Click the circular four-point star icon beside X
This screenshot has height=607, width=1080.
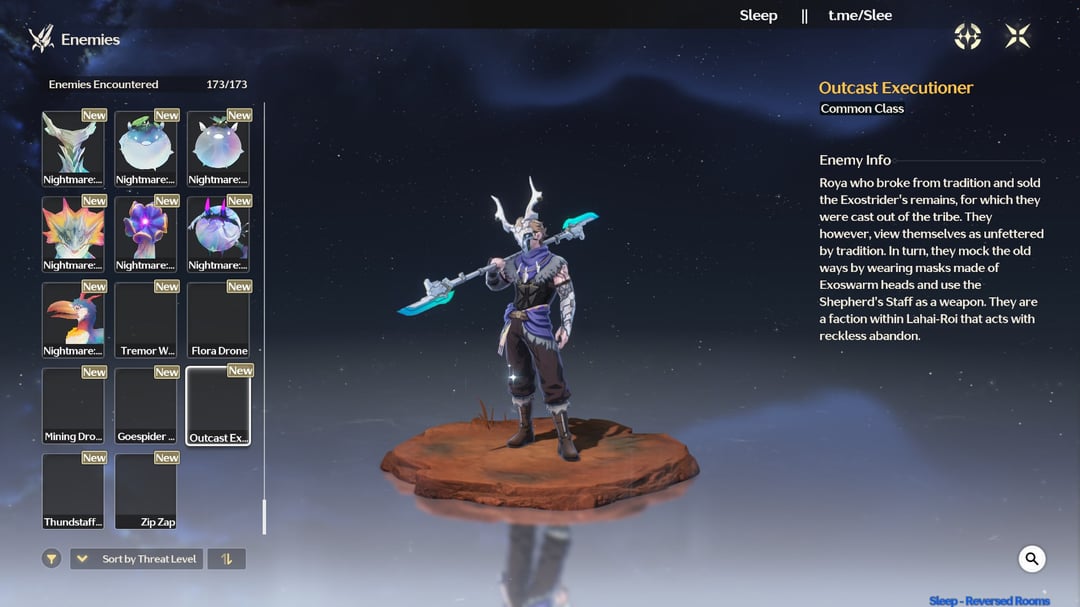[x=968, y=37]
